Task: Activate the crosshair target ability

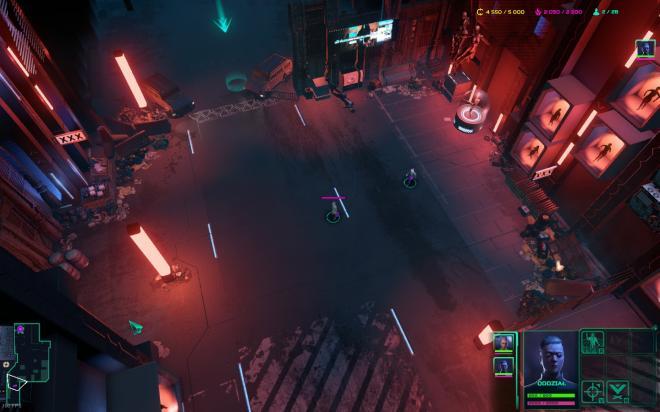Action: point(593,390)
